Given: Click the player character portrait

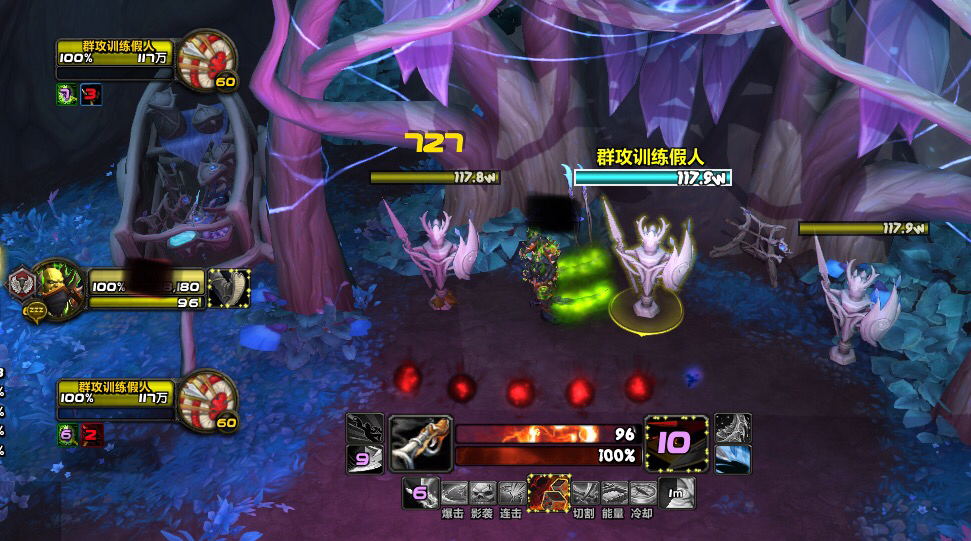Looking at the screenshot, I should (60, 287).
